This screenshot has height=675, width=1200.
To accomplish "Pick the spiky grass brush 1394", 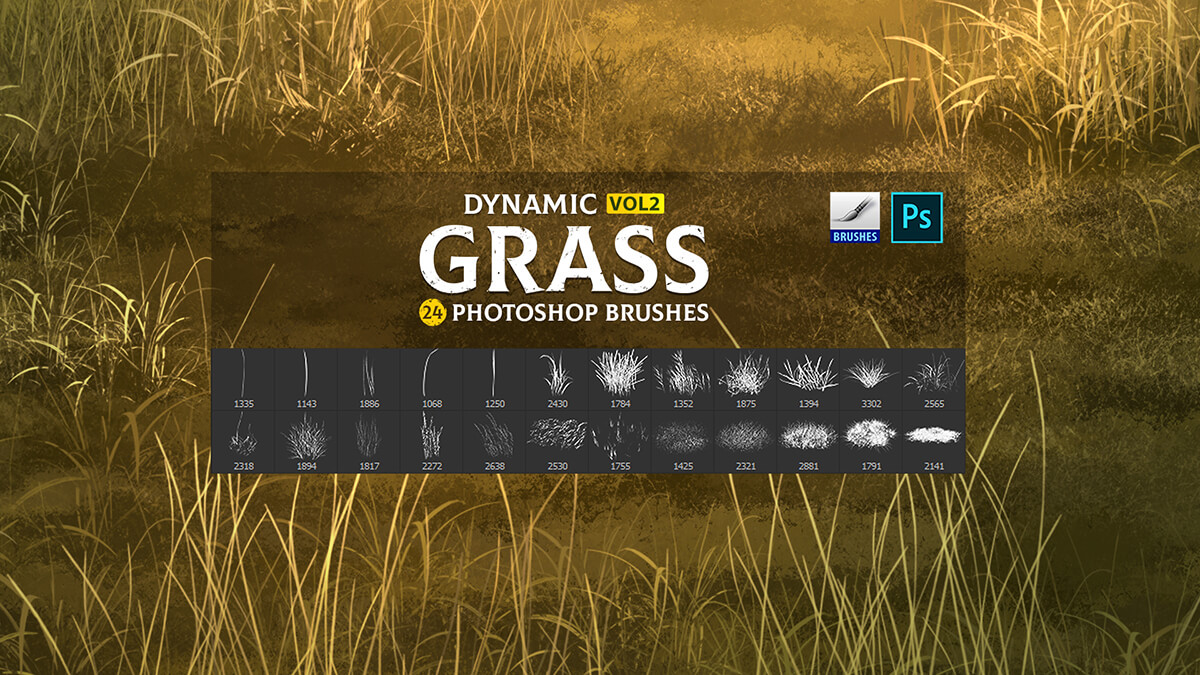I will coord(808,378).
